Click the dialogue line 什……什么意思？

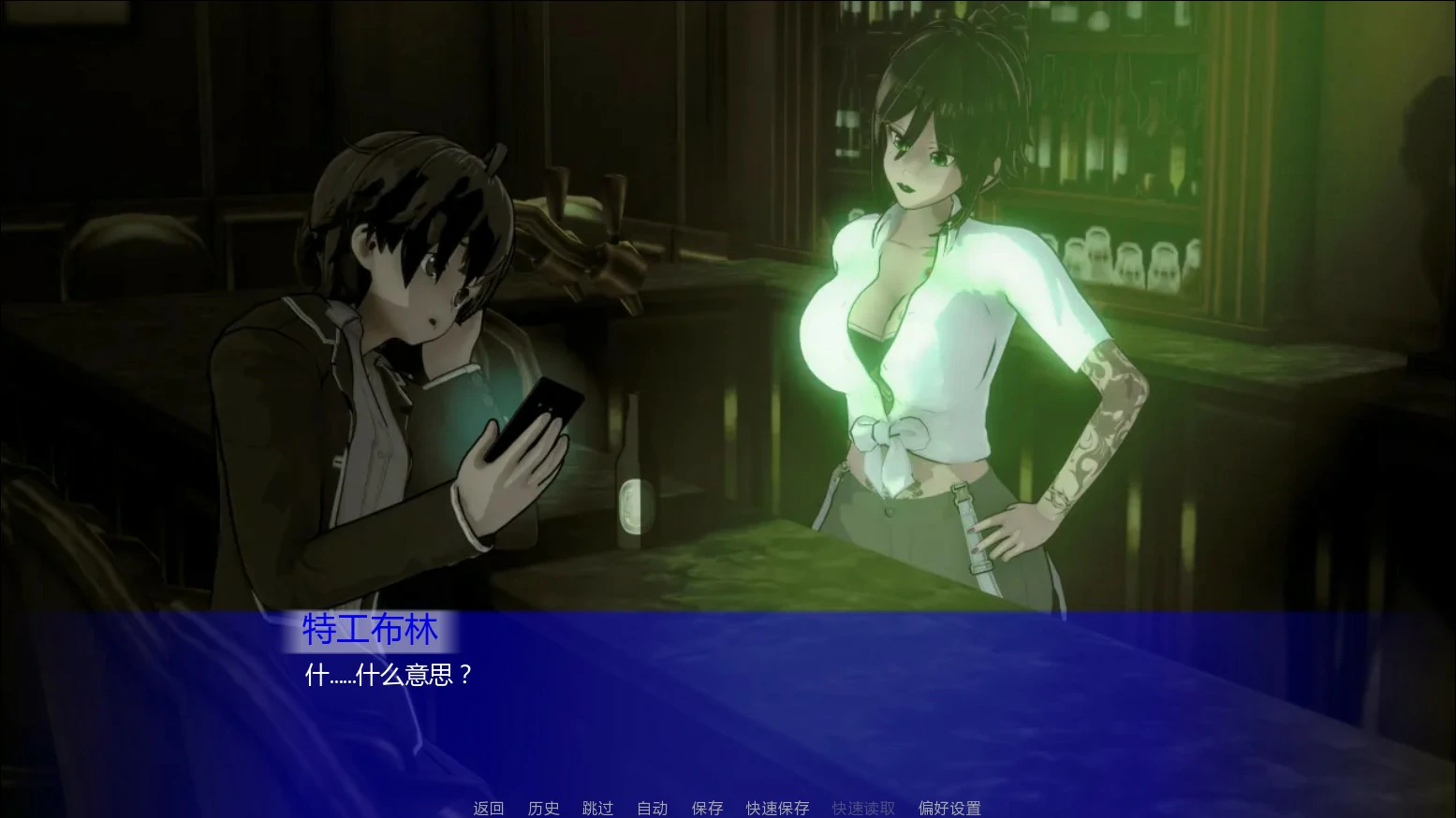385,675
